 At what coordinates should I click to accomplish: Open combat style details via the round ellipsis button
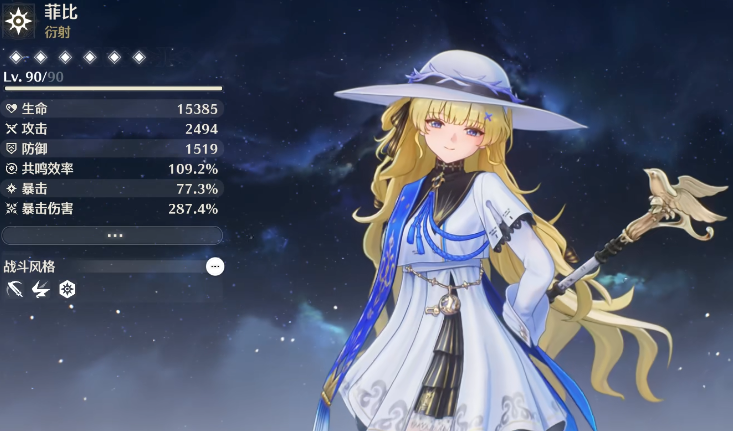click(x=215, y=266)
